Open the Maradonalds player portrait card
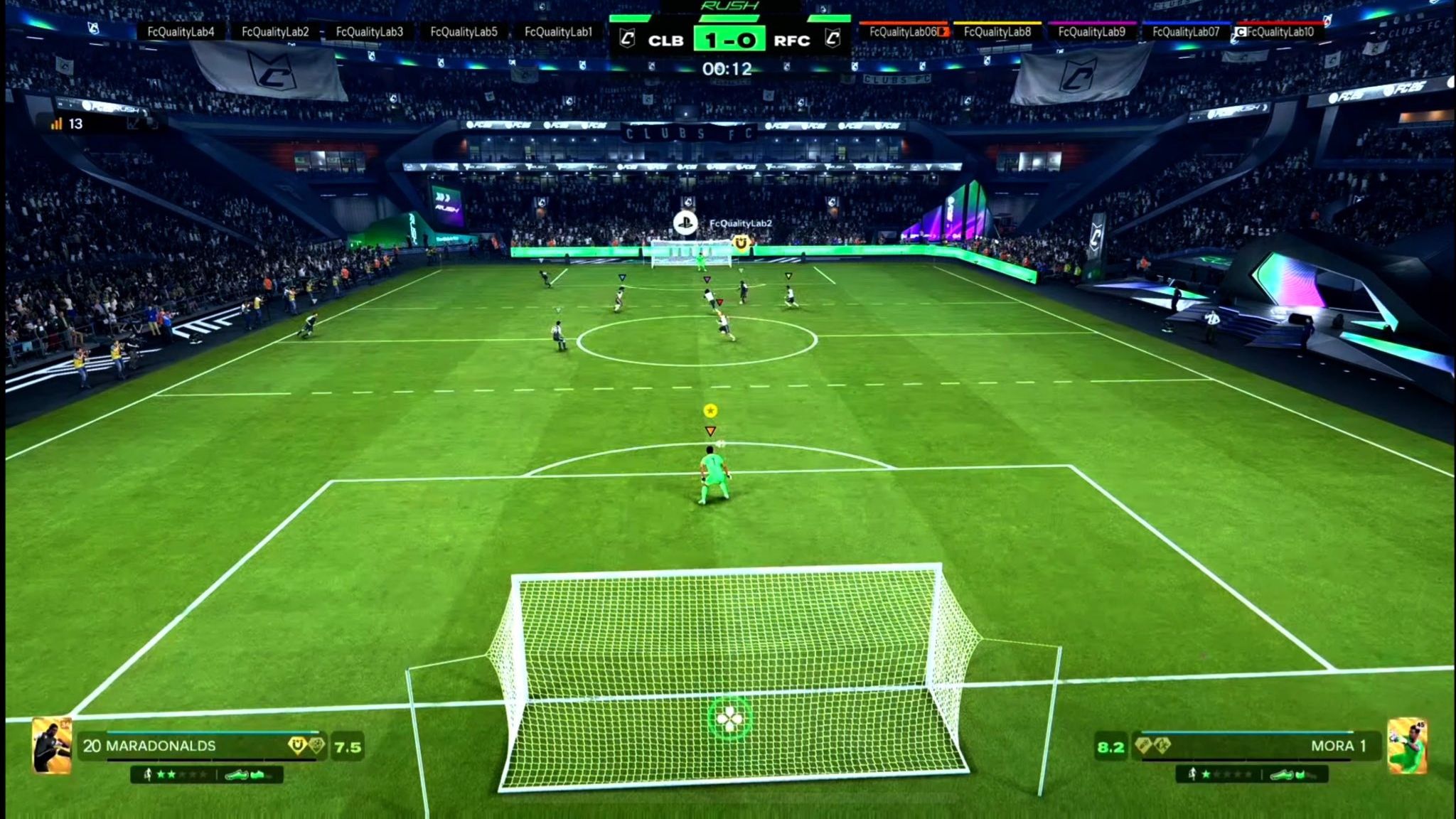The width and height of the screenshot is (1456, 819). click(x=52, y=745)
